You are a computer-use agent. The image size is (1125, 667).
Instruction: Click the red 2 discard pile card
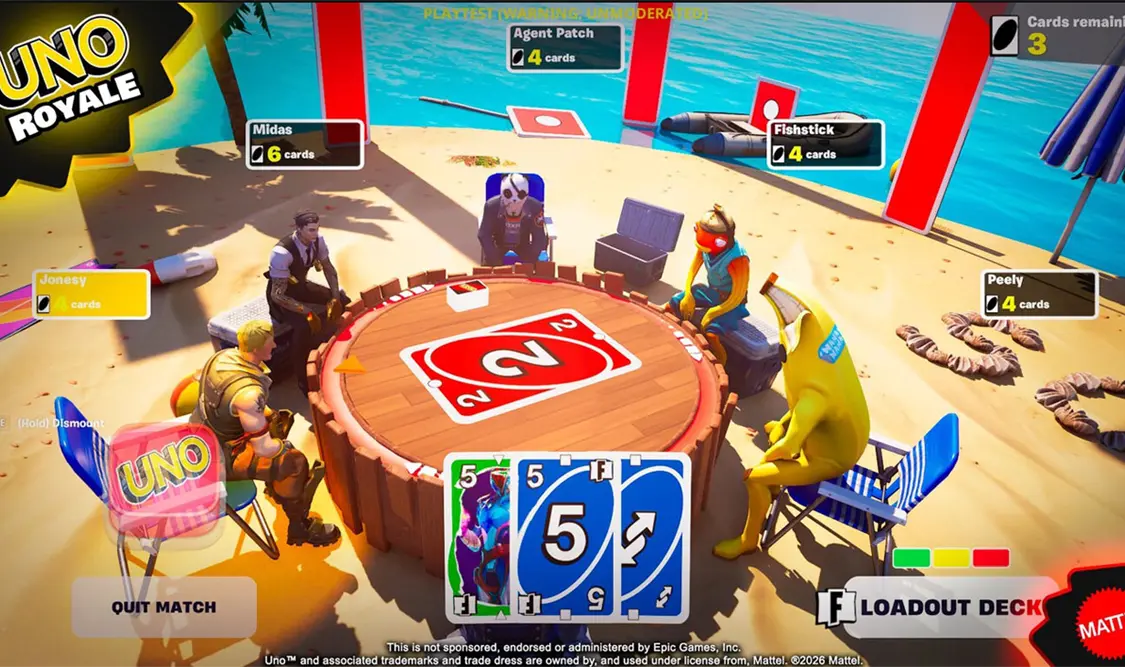520,364
